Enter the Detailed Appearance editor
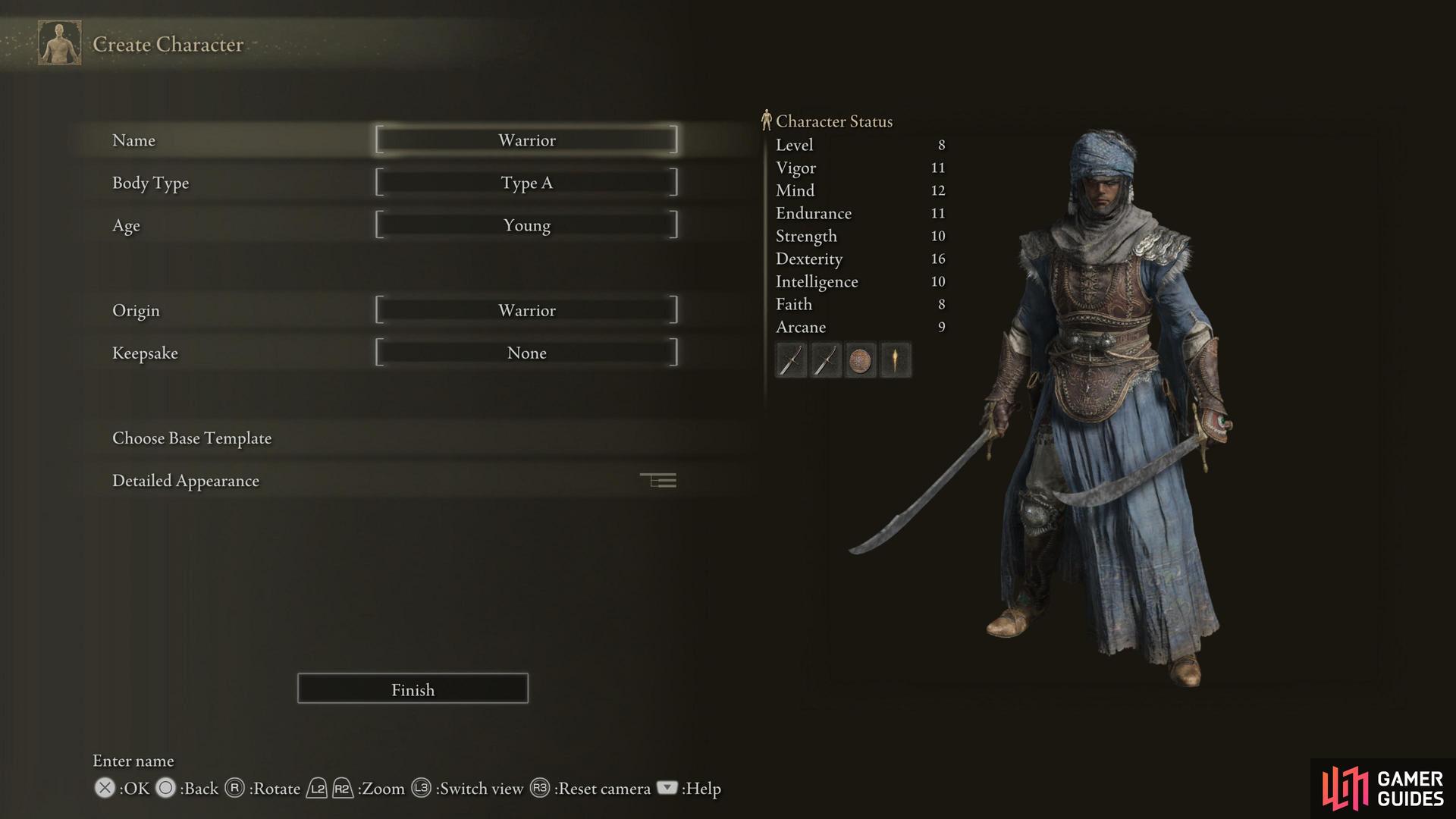The width and height of the screenshot is (1456, 819). [x=186, y=481]
